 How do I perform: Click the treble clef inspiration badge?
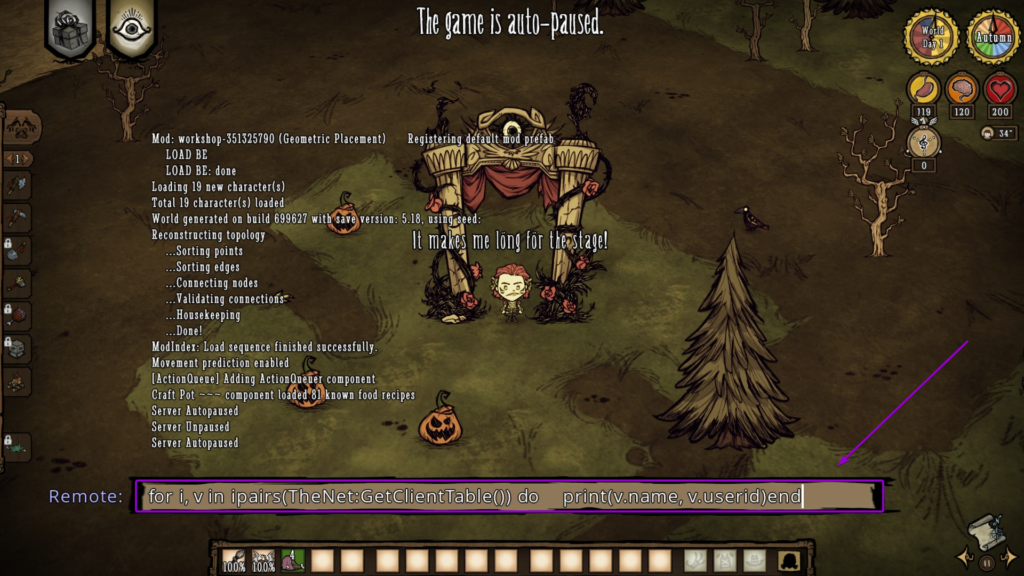tap(924, 143)
